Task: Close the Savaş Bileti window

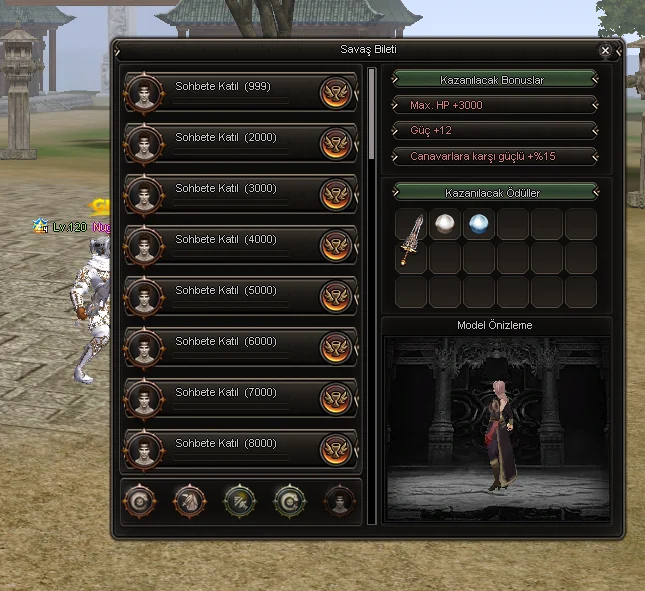Action: click(605, 50)
